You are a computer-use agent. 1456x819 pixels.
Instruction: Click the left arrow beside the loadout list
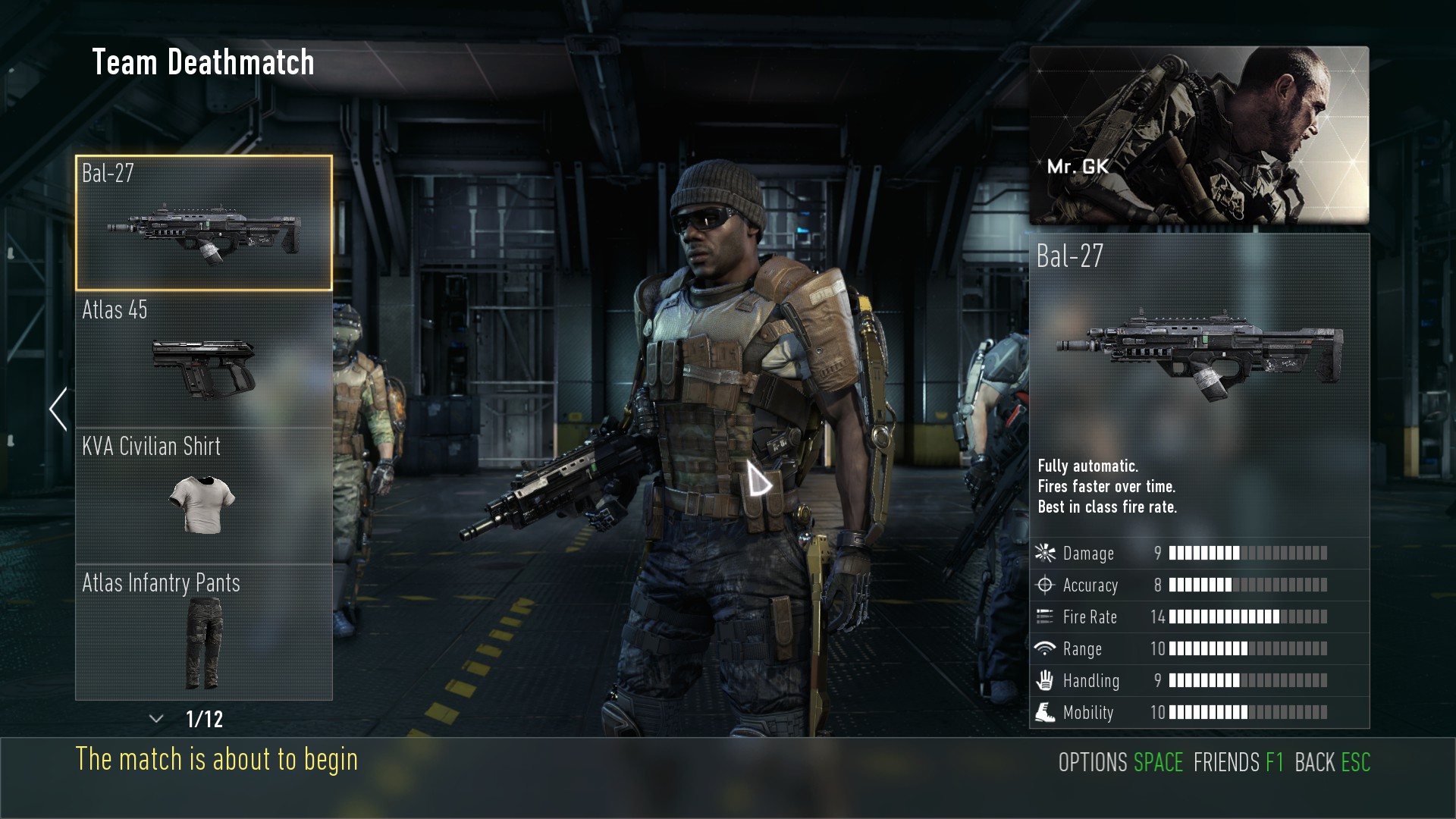(x=58, y=409)
